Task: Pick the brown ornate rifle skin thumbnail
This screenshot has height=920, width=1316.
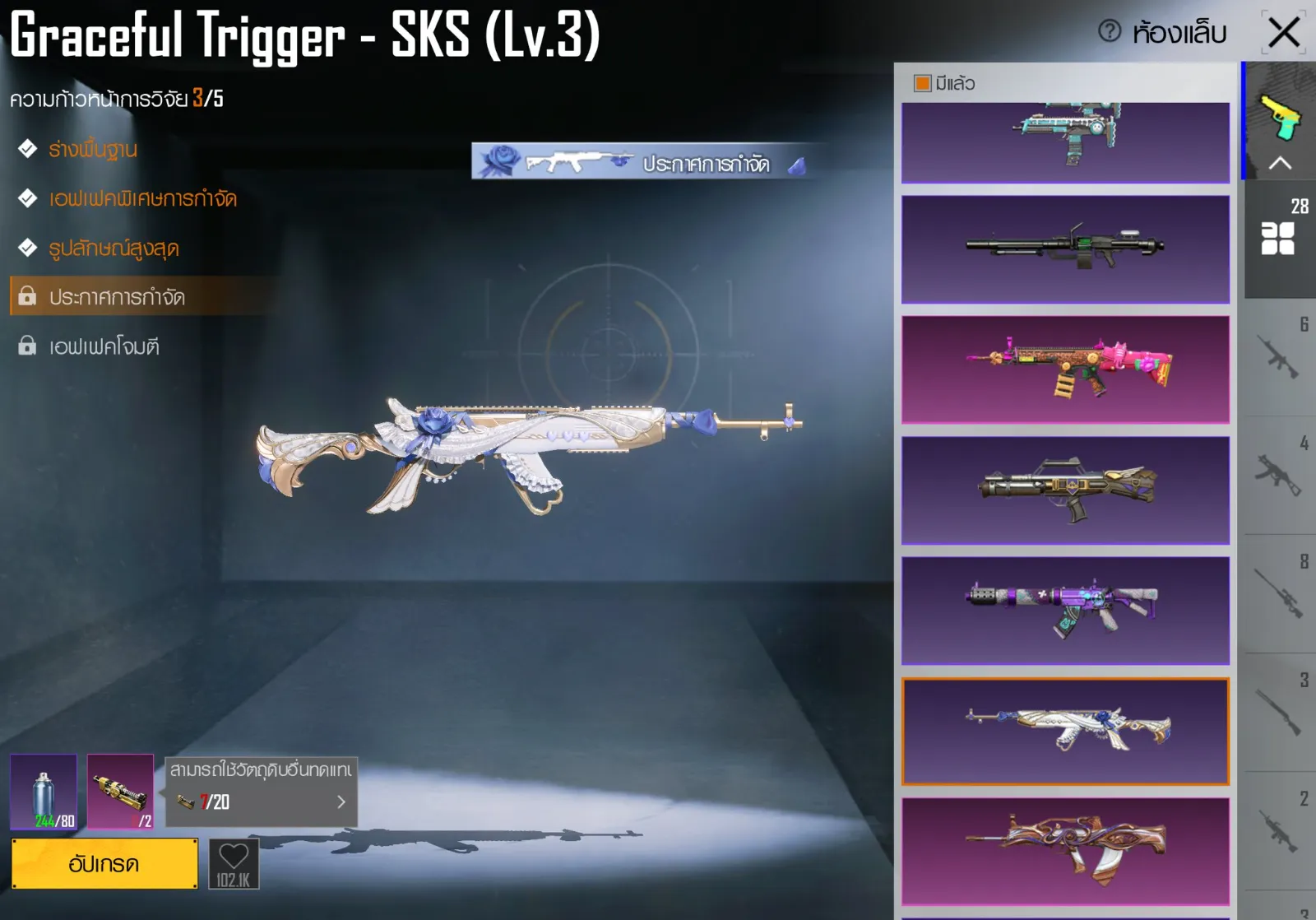Action: click(1065, 851)
